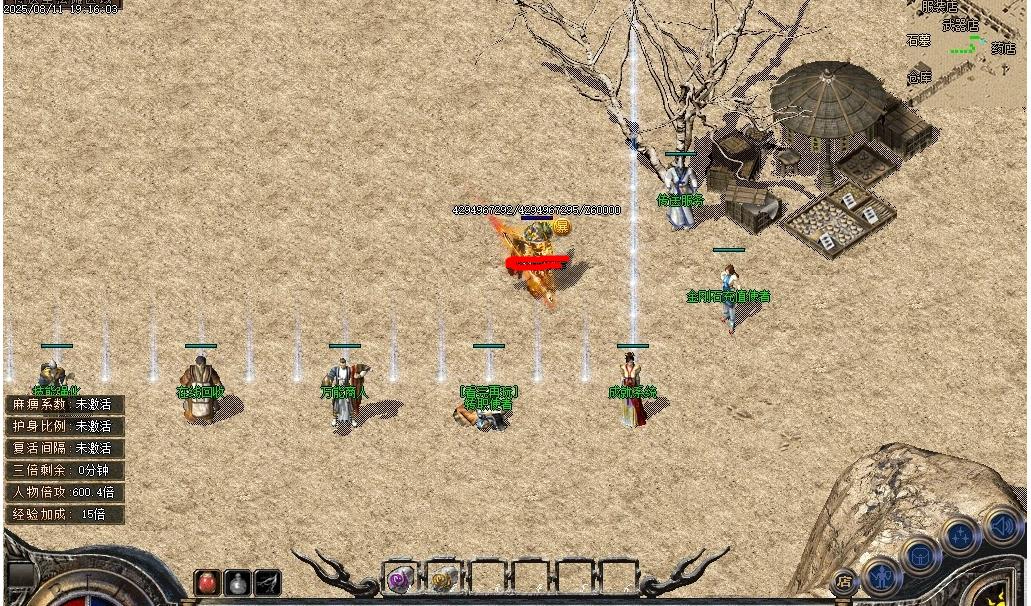Open the shop with the 店 button

click(x=844, y=580)
